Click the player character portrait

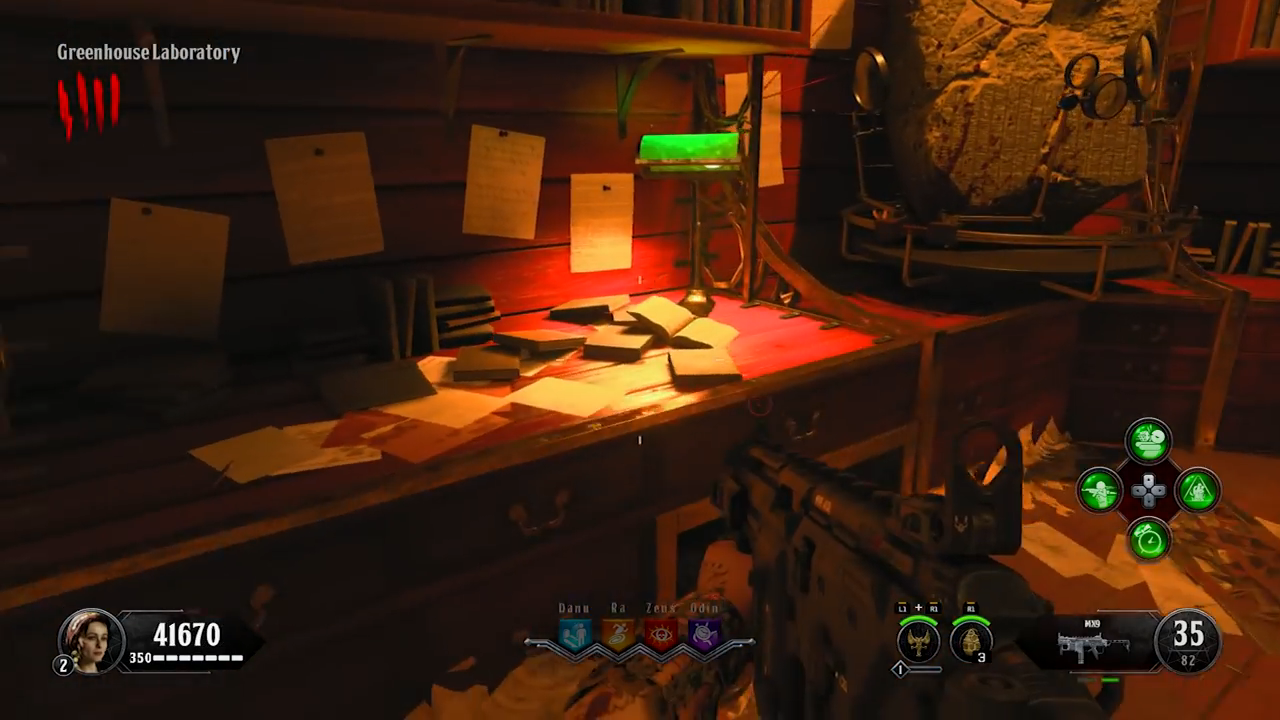coord(91,640)
